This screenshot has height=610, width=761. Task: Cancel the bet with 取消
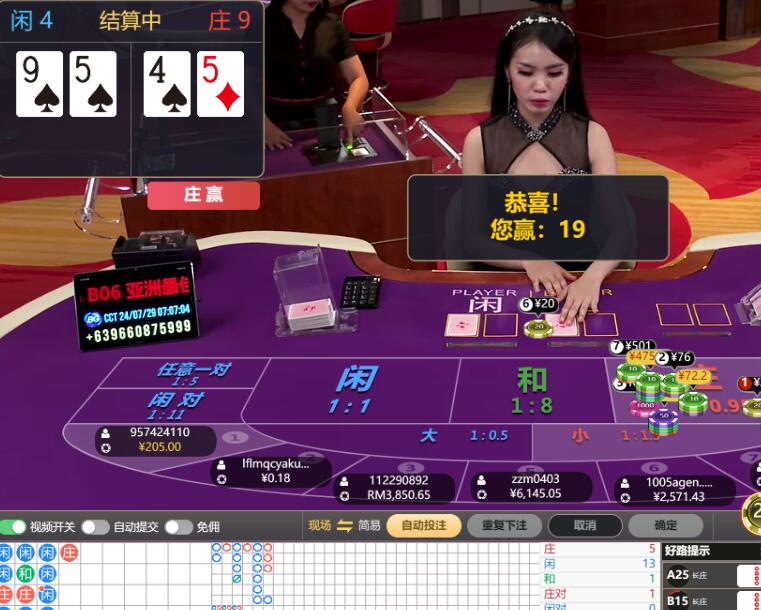585,525
